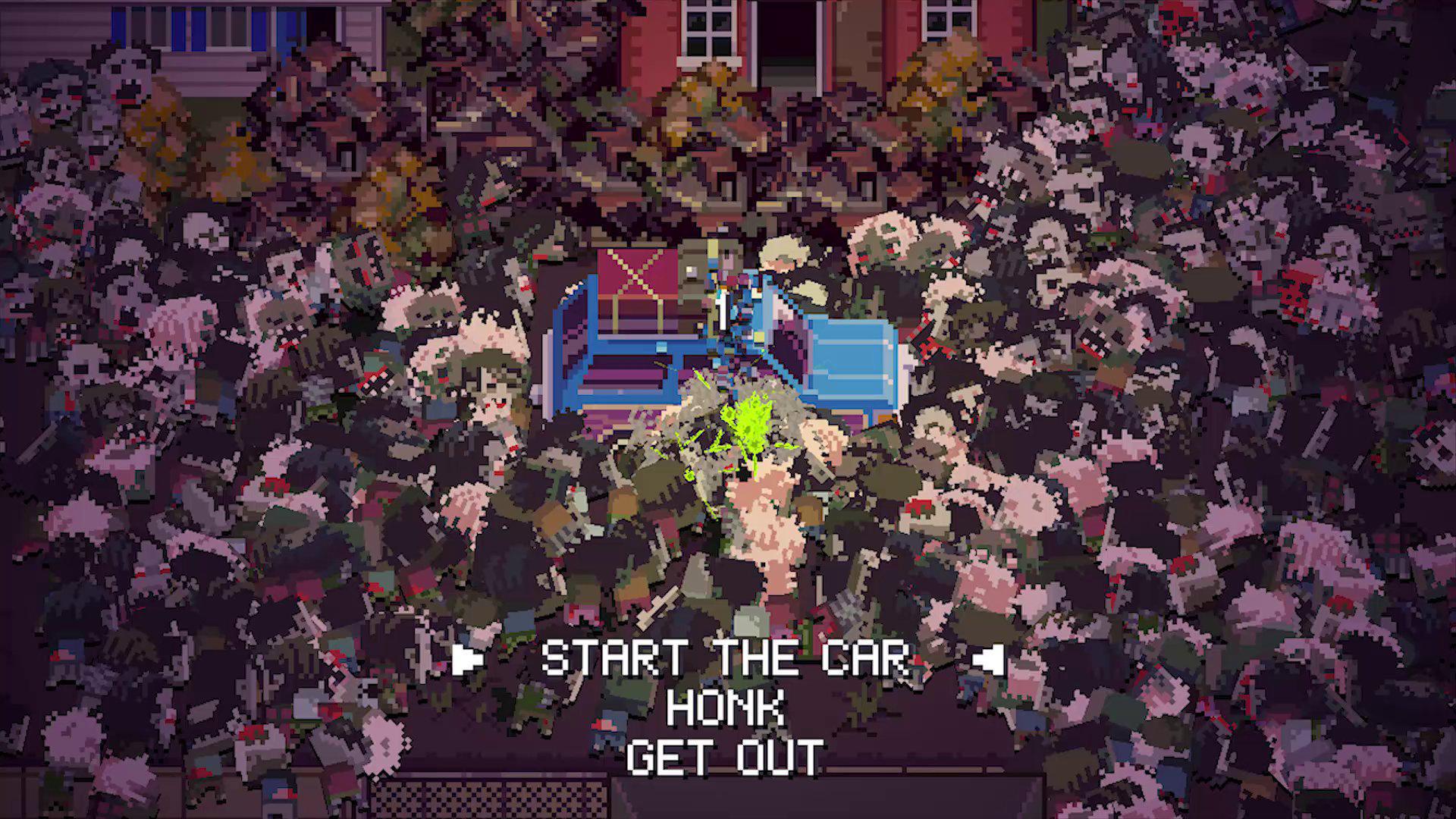This screenshot has height=819, width=1456.
Task: Select the "START THE CAR" menu option
Action: [x=728, y=660]
